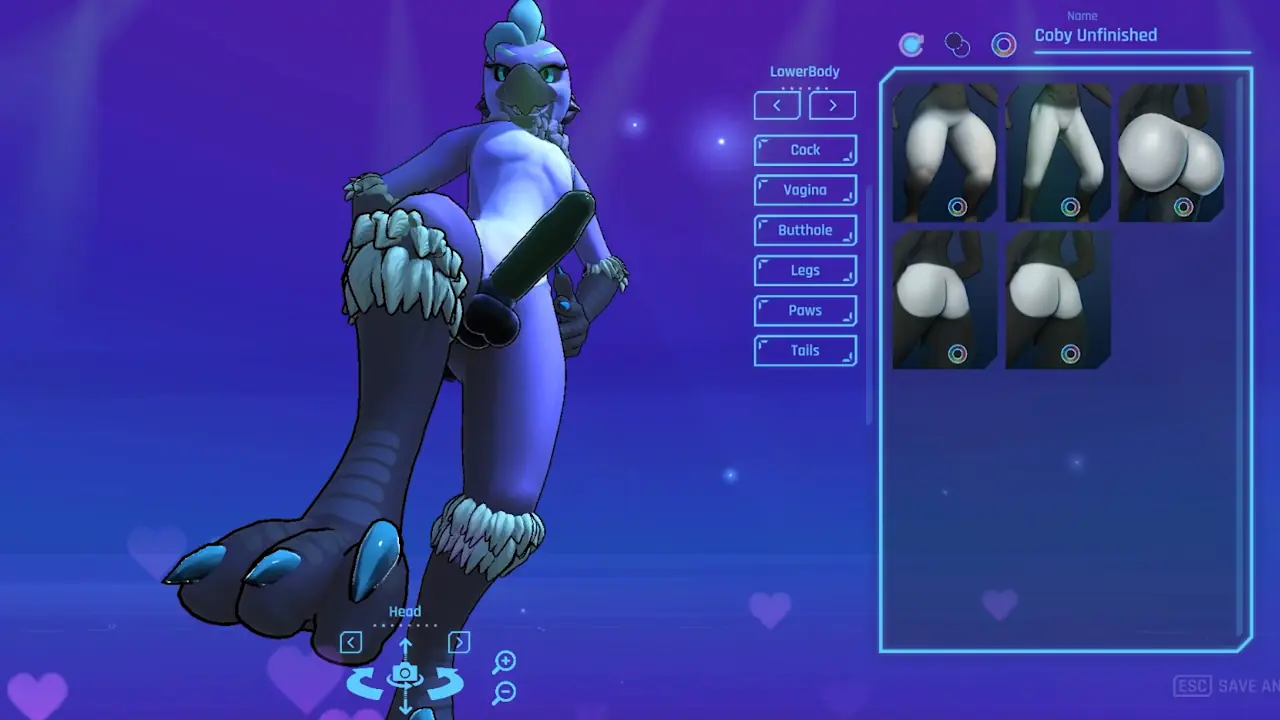Click the camera icon in view controls
The height and width of the screenshot is (720, 1280).
click(405, 674)
